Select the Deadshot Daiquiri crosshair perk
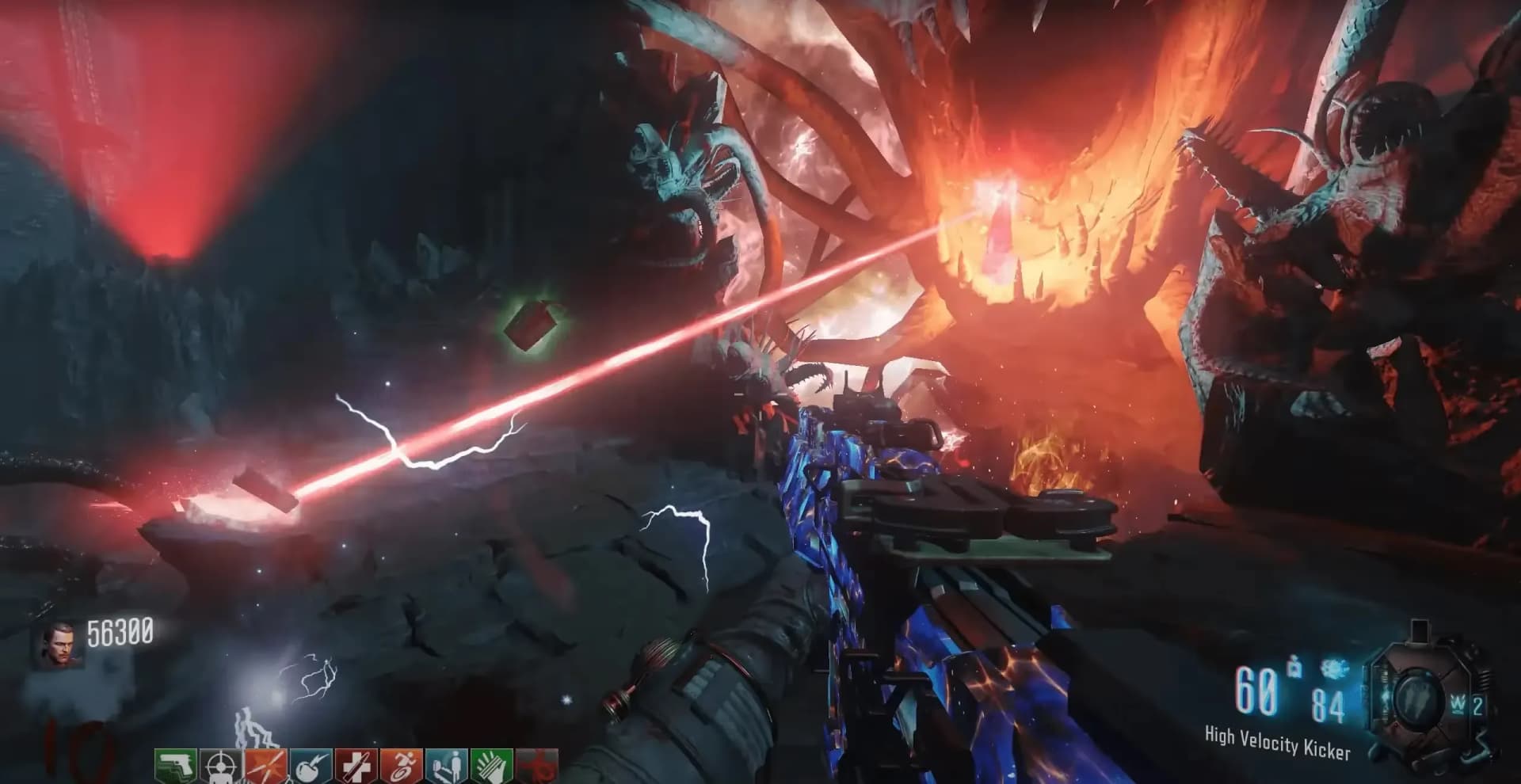 (219, 765)
